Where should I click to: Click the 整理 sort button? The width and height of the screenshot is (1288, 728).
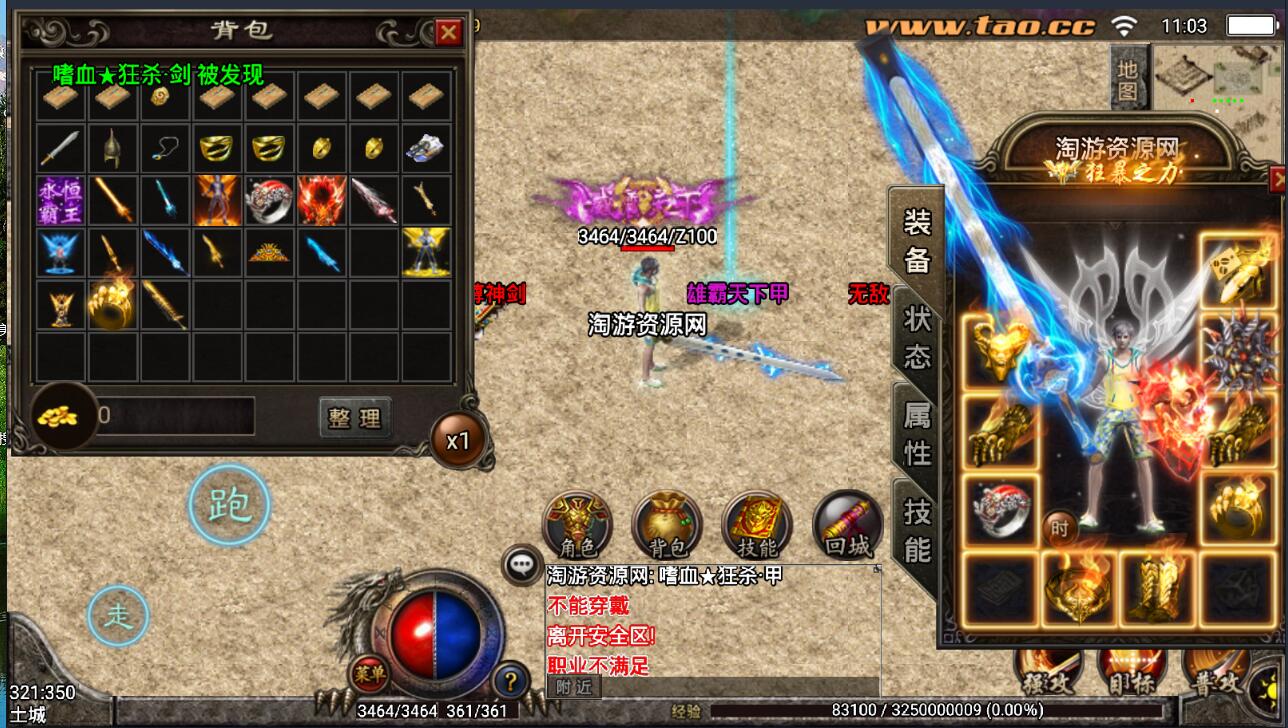click(x=354, y=418)
